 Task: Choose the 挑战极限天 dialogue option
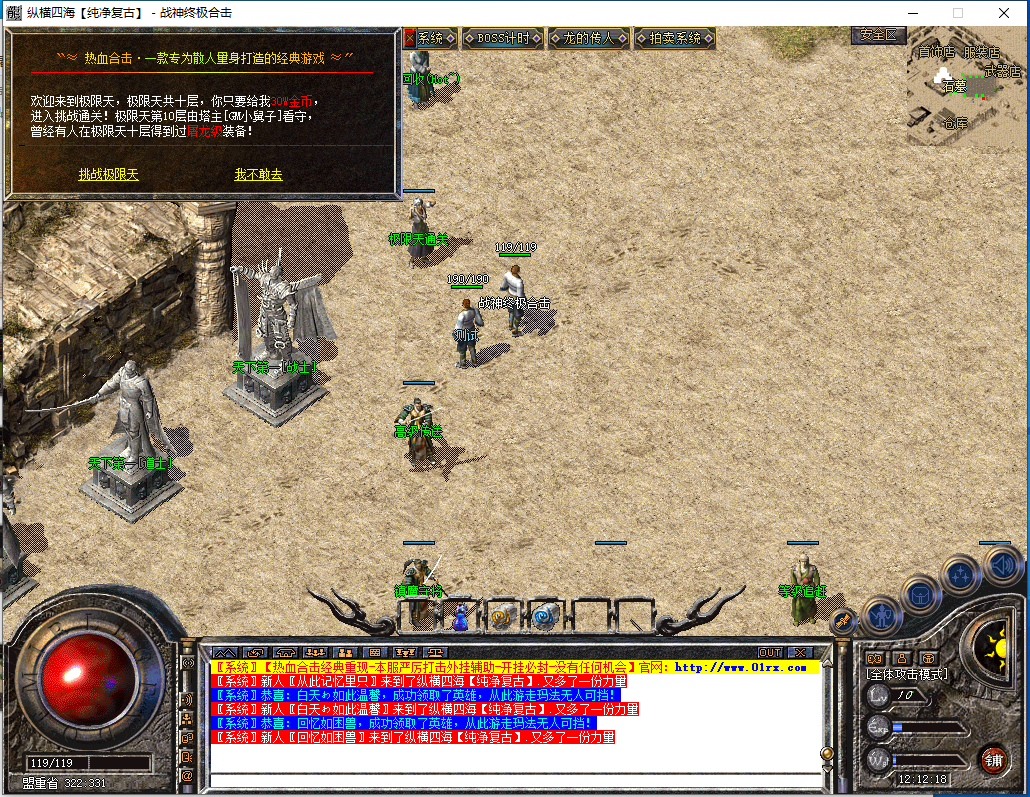pos(108,175)
